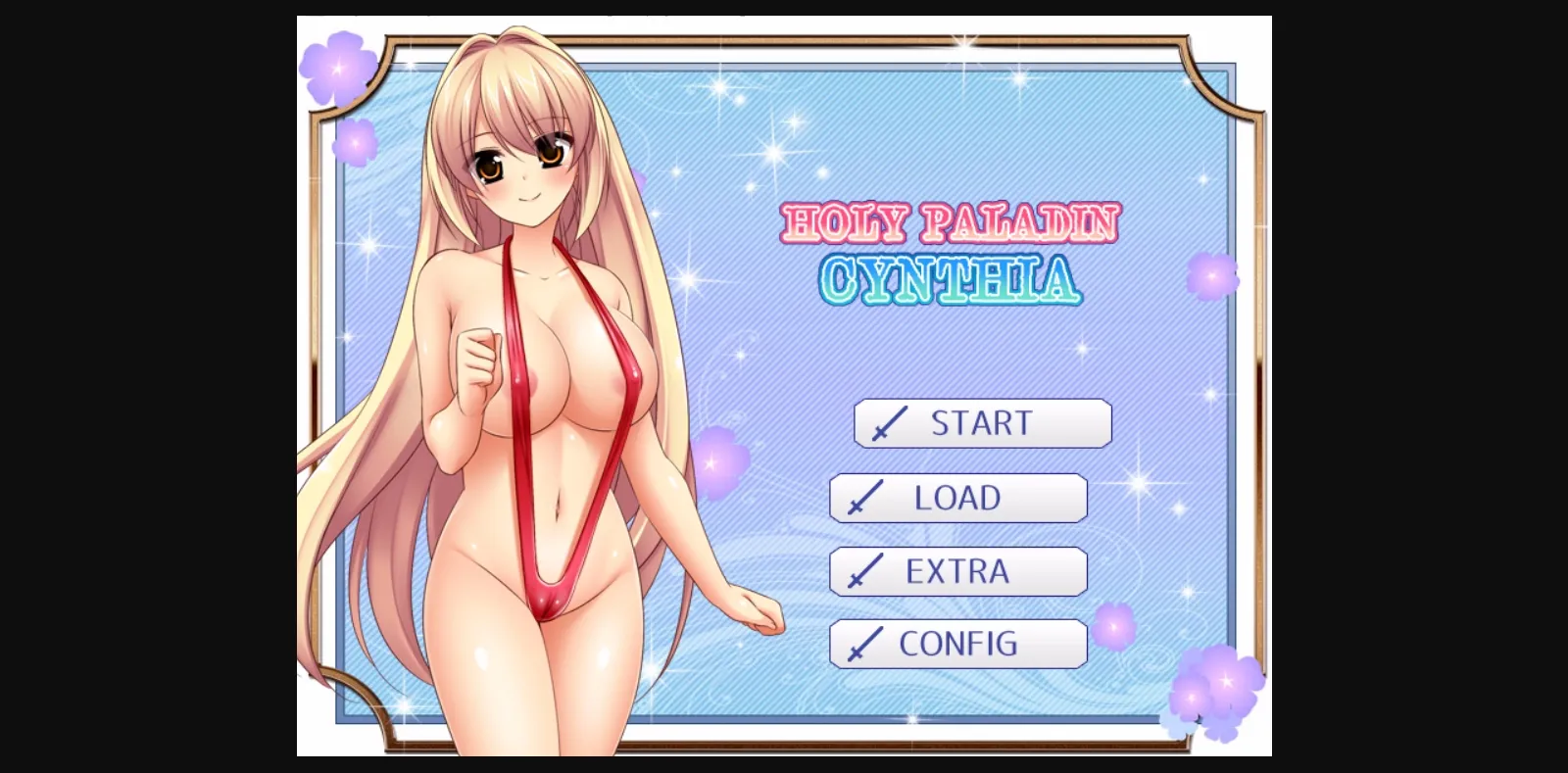The height and width of the screenshot is (773, 1568).
Task: Click the sword icon on the CONFIG button
Action: point(866,644)
